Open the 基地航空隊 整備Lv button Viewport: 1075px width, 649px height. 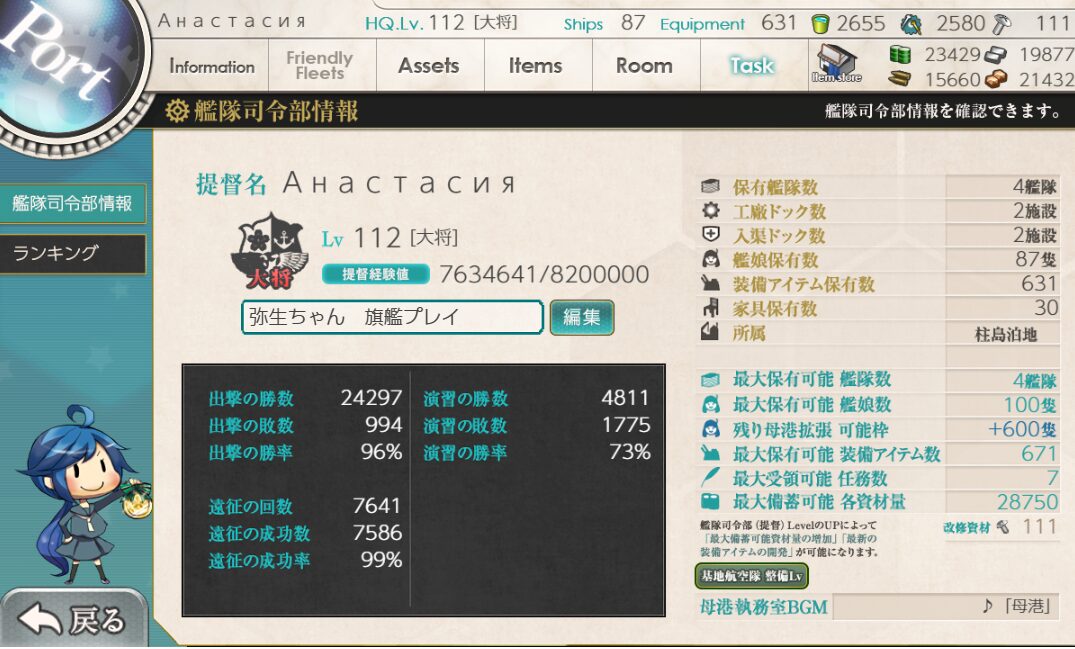click(751, 576)
